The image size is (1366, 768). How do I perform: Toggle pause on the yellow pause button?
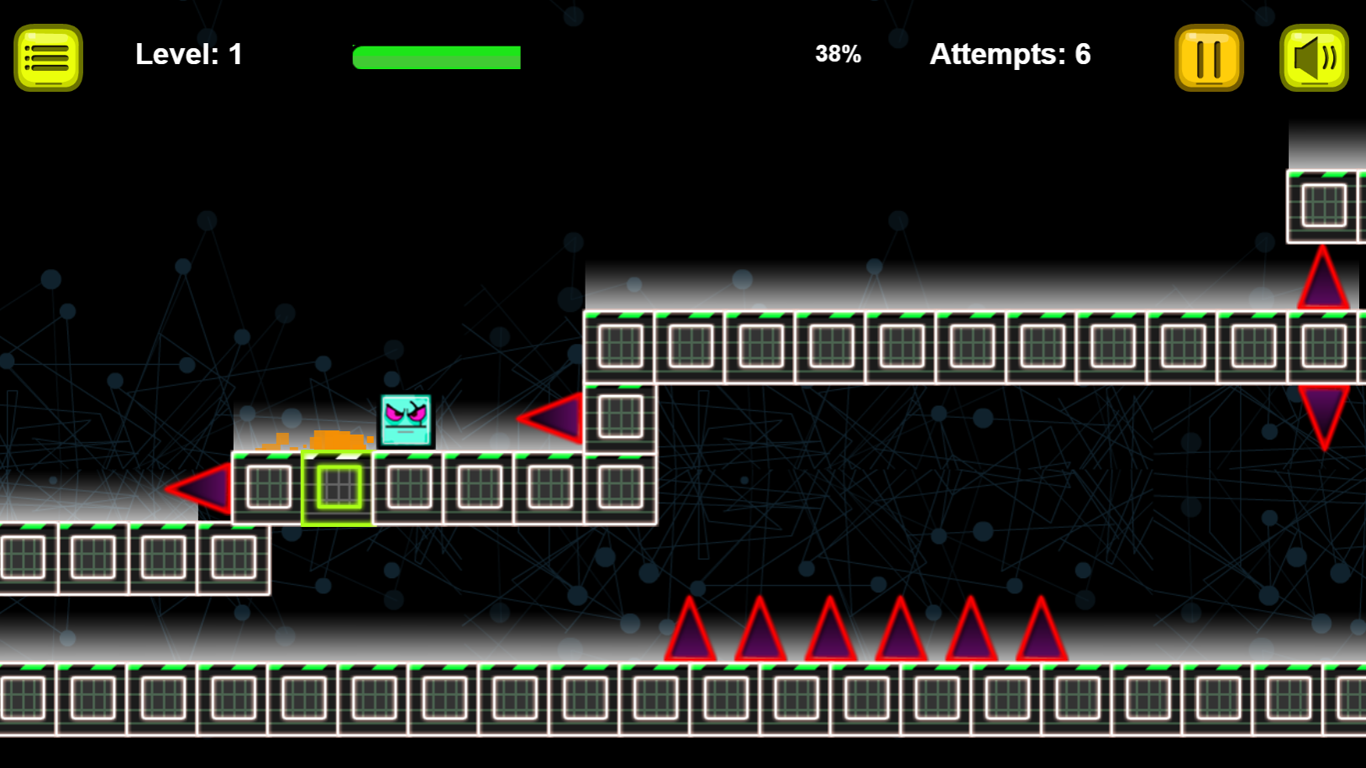coord(1208,57)
